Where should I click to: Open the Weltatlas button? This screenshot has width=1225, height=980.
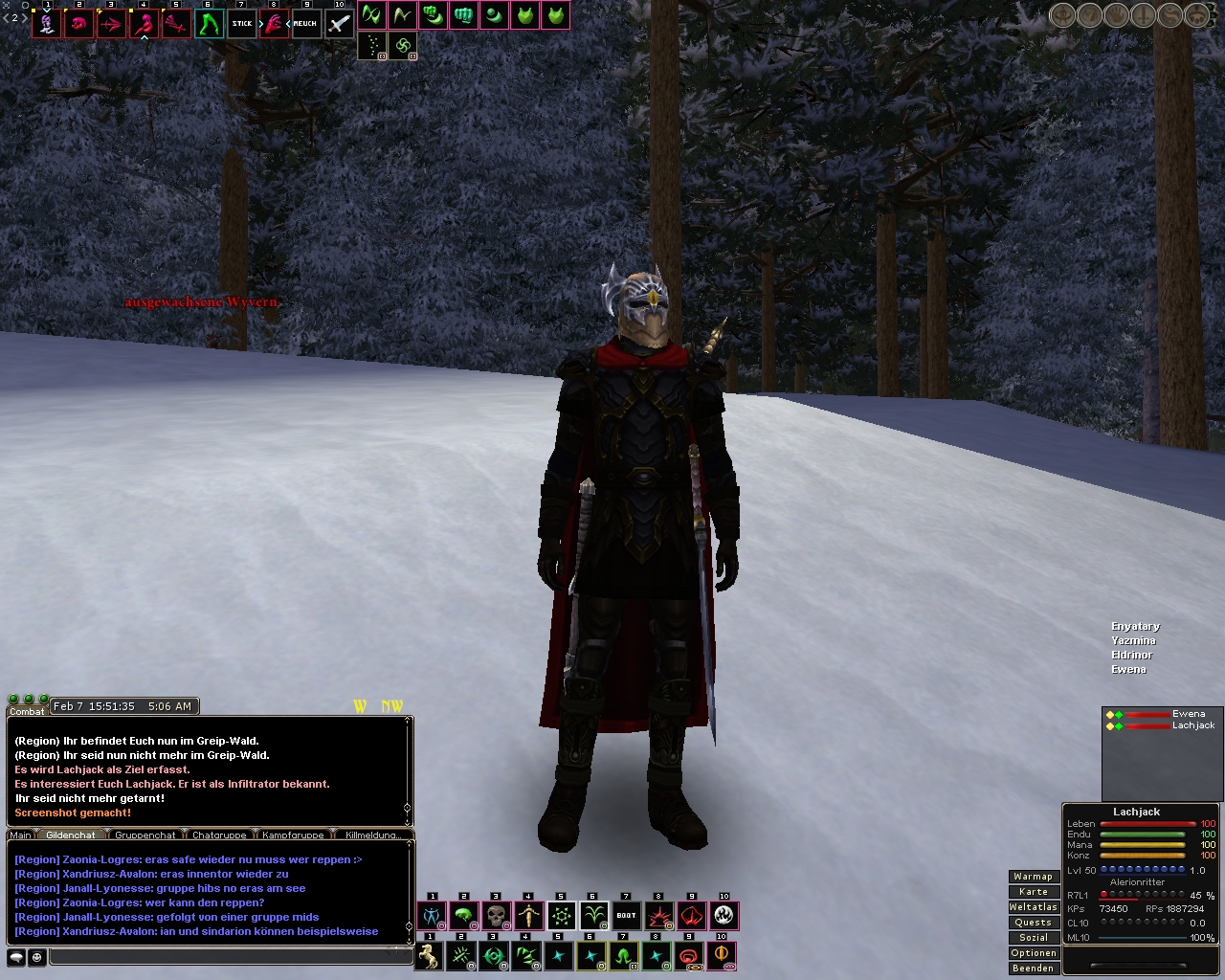click(x=1033, y=907)
